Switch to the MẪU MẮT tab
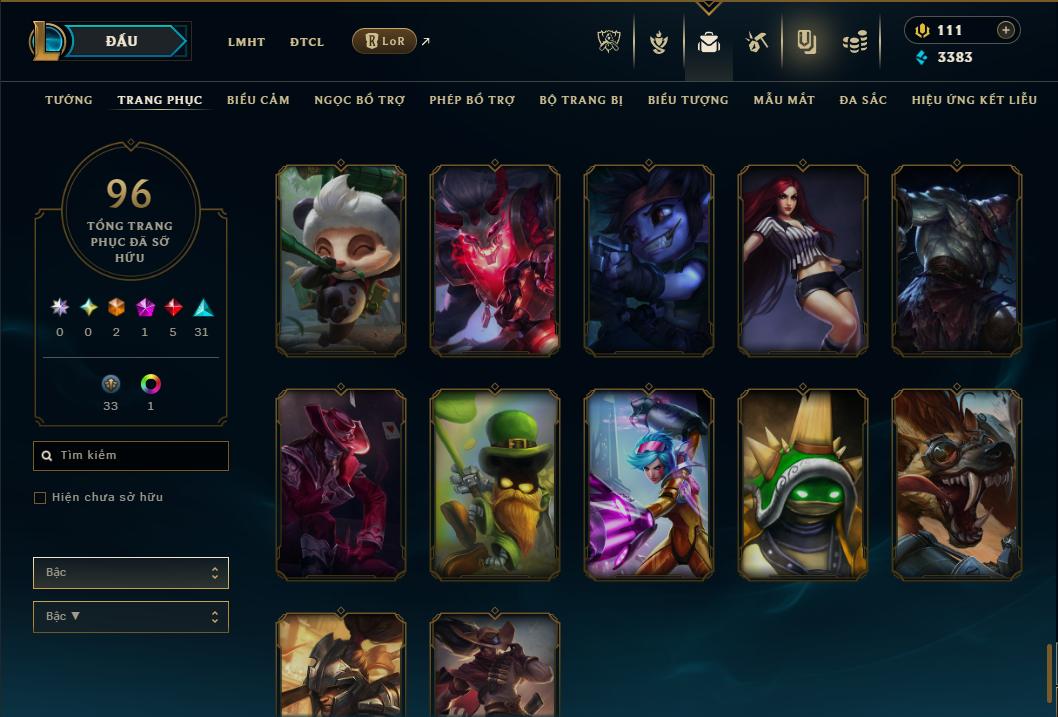This screenshot has height=717, width=1058. [784, 100]
